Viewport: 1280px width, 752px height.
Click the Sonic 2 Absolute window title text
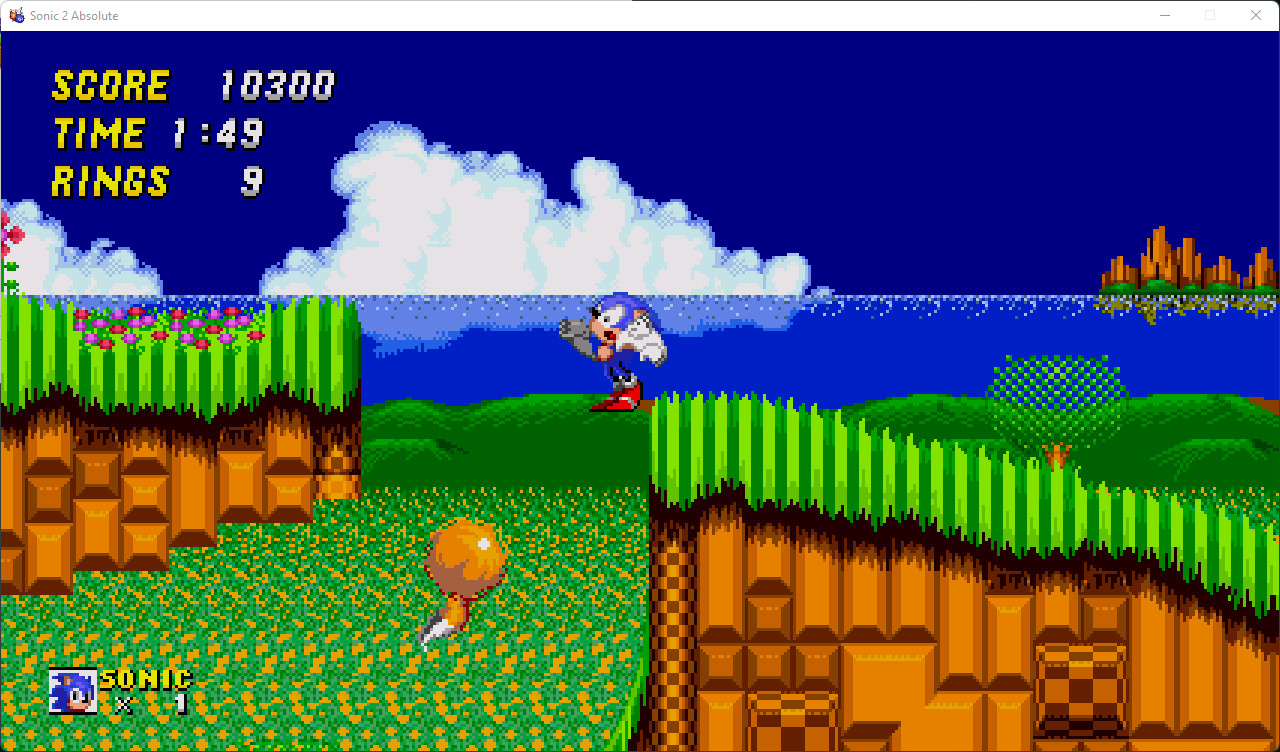point(75,15)
